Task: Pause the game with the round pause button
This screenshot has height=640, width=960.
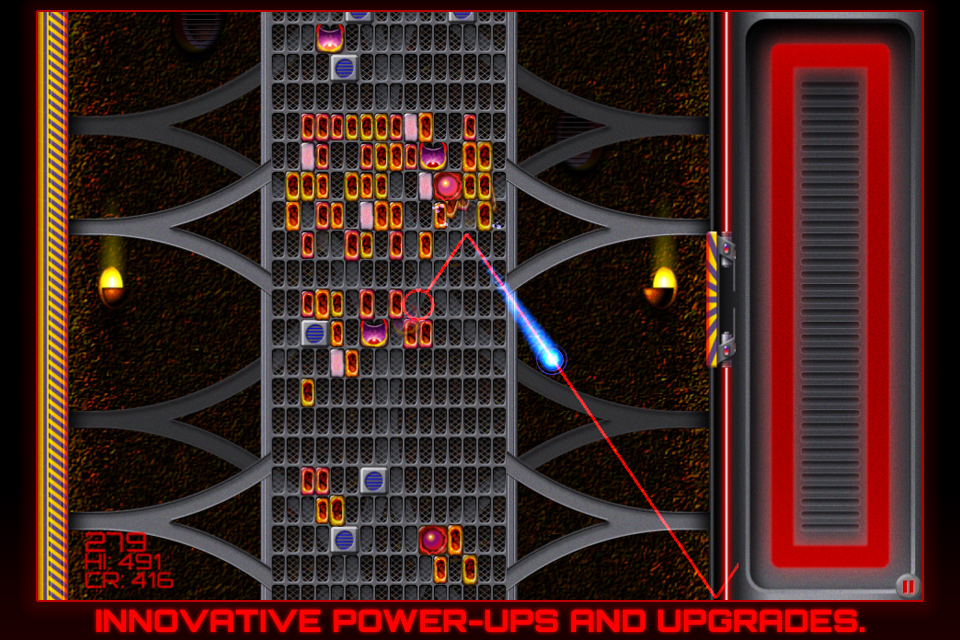Action: (x=907, y=586)
